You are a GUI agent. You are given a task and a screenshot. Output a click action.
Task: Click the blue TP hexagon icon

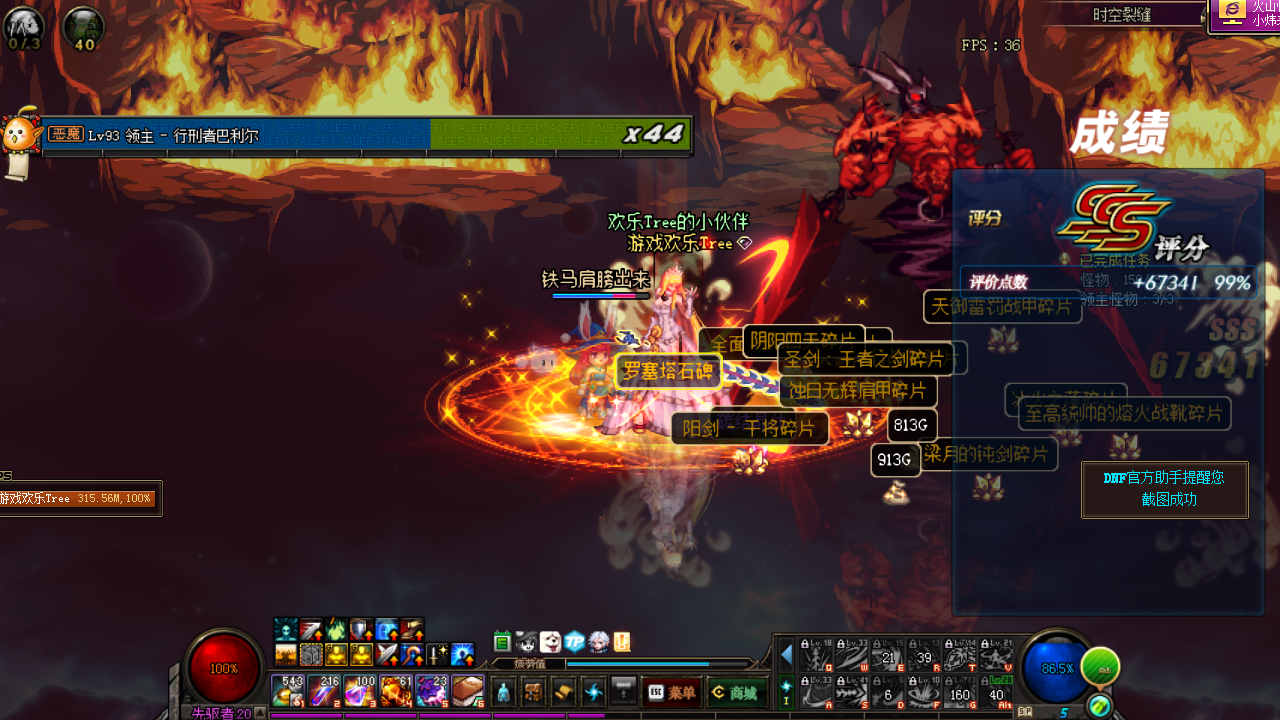coord(574,642)
